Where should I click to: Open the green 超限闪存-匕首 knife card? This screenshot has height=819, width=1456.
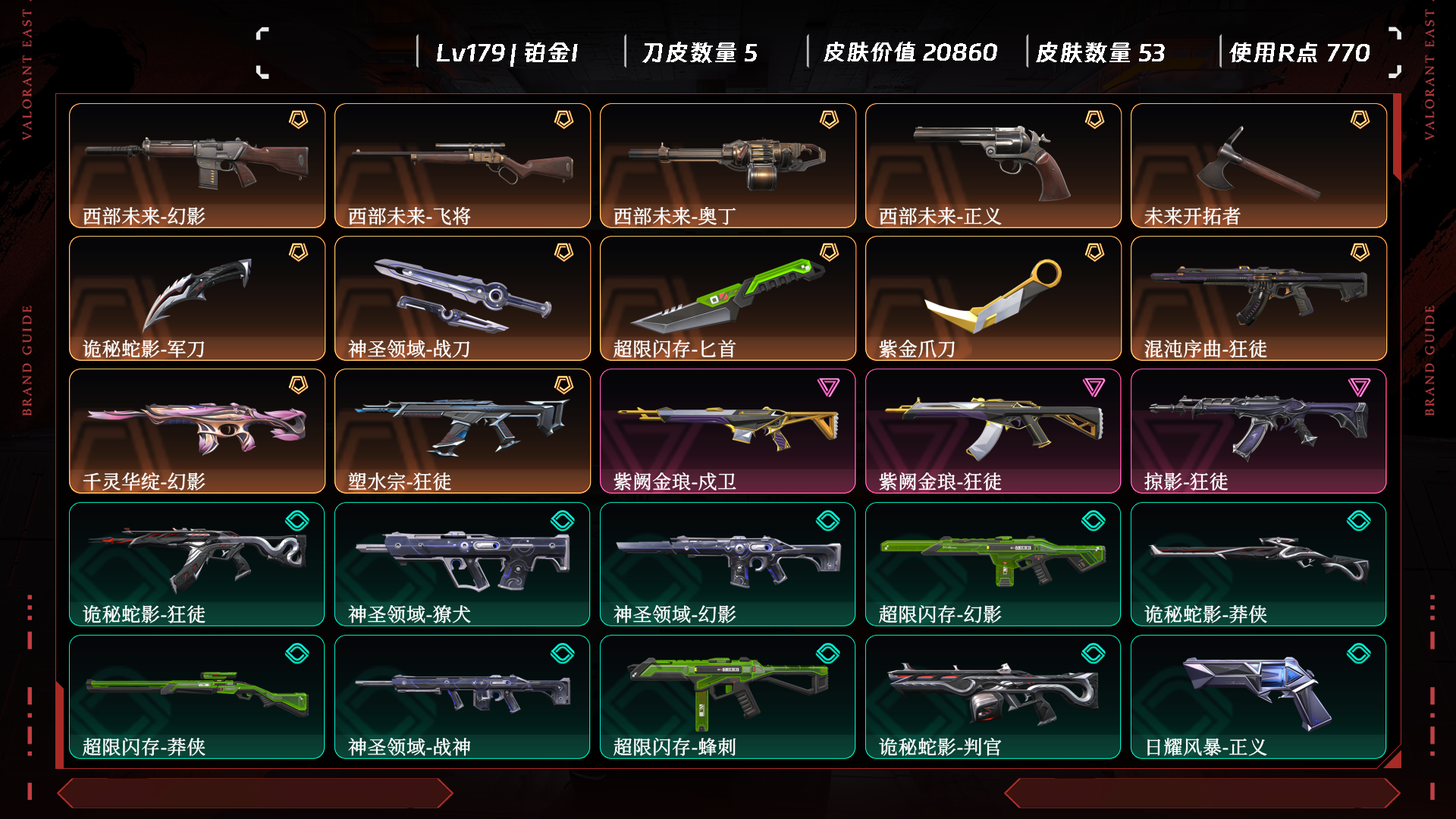(x=728, y=298)
